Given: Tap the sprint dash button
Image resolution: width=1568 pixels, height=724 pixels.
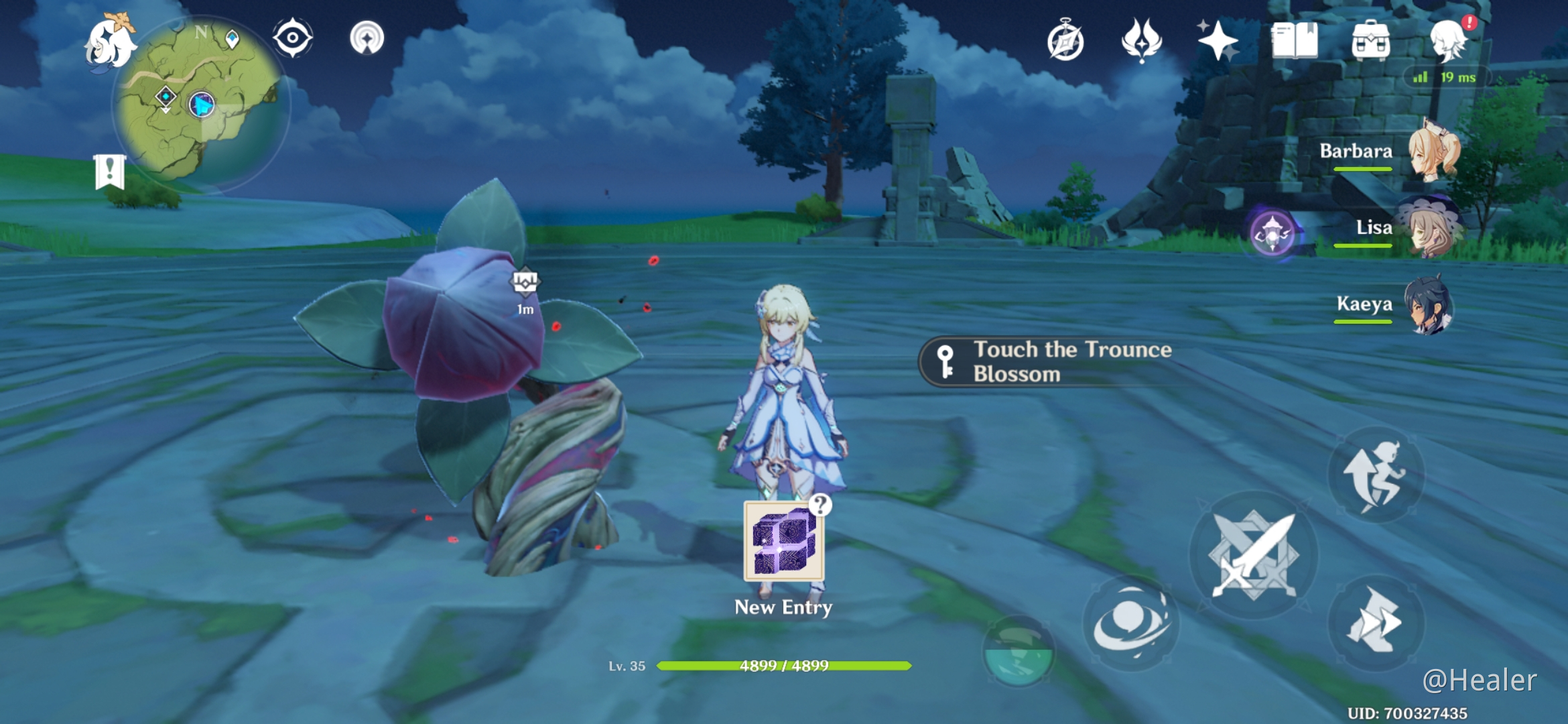Looking at the screenshot, I should point(1376,622).
